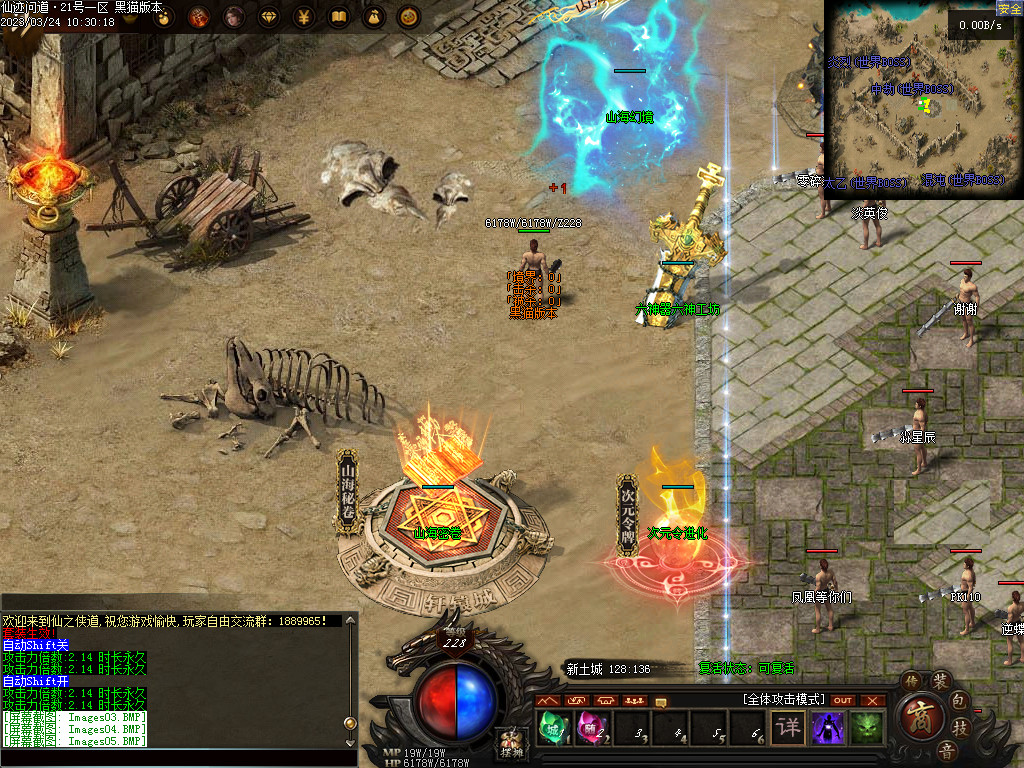1024x768 pixels.
Task: Select the green 城 stone in hotbar slot 1
Action: 553,727
